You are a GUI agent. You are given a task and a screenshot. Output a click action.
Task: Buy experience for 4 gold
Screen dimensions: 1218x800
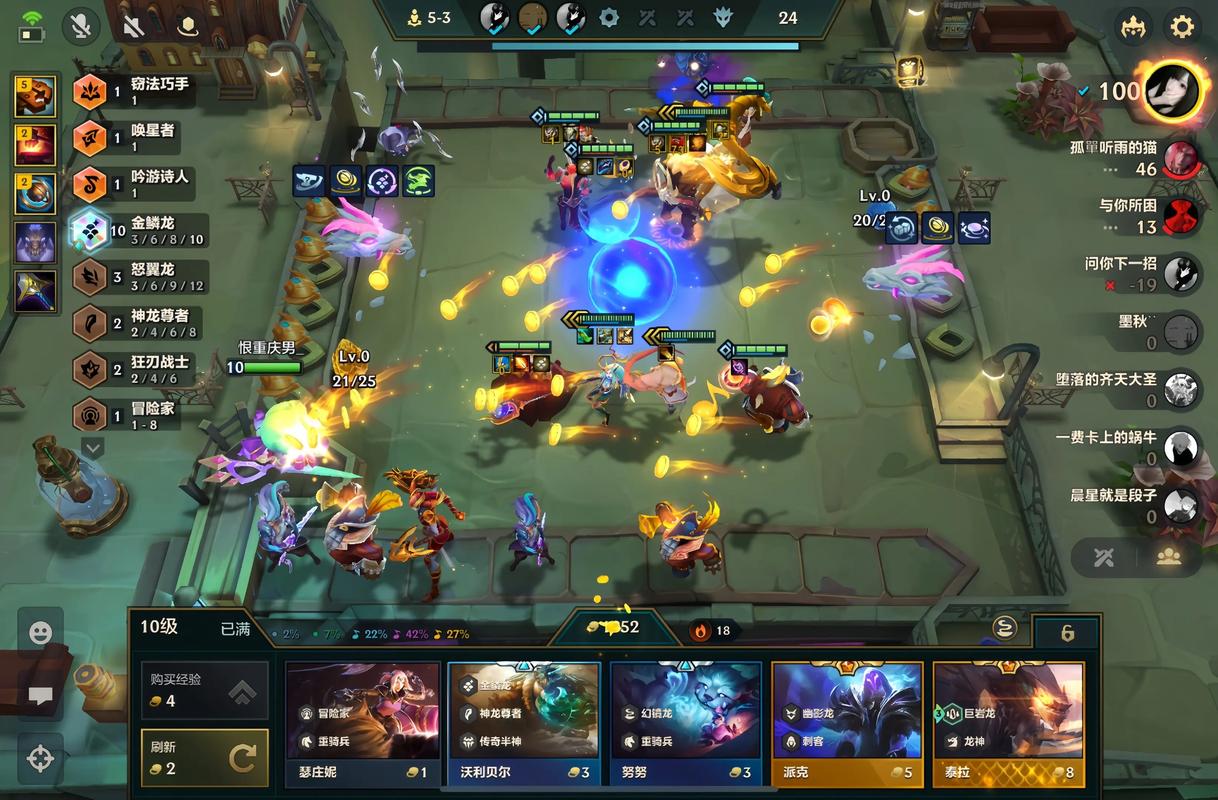tap(204, 690)
